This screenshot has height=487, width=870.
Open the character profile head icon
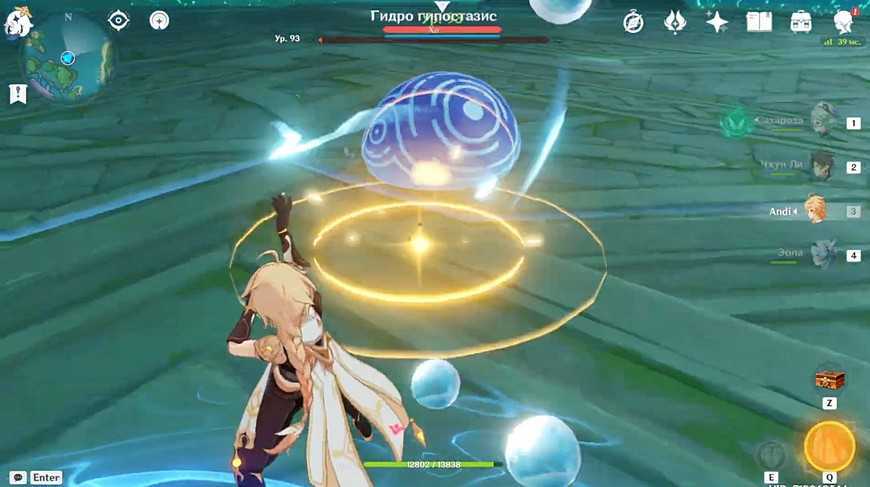[842, 22]
